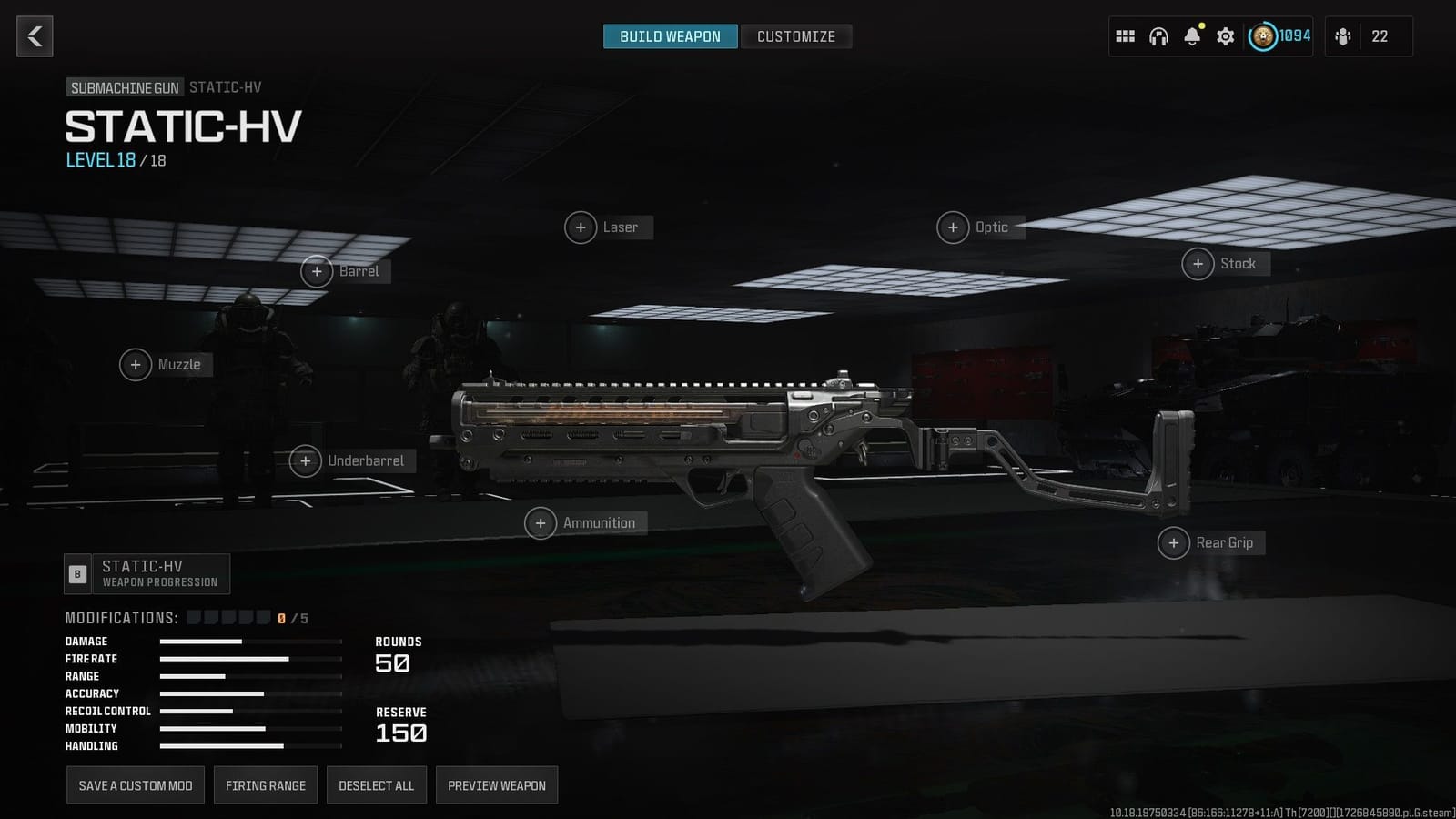Choose Ammunition for the Static-HV

pyautogui.click(x=583, y=523)
